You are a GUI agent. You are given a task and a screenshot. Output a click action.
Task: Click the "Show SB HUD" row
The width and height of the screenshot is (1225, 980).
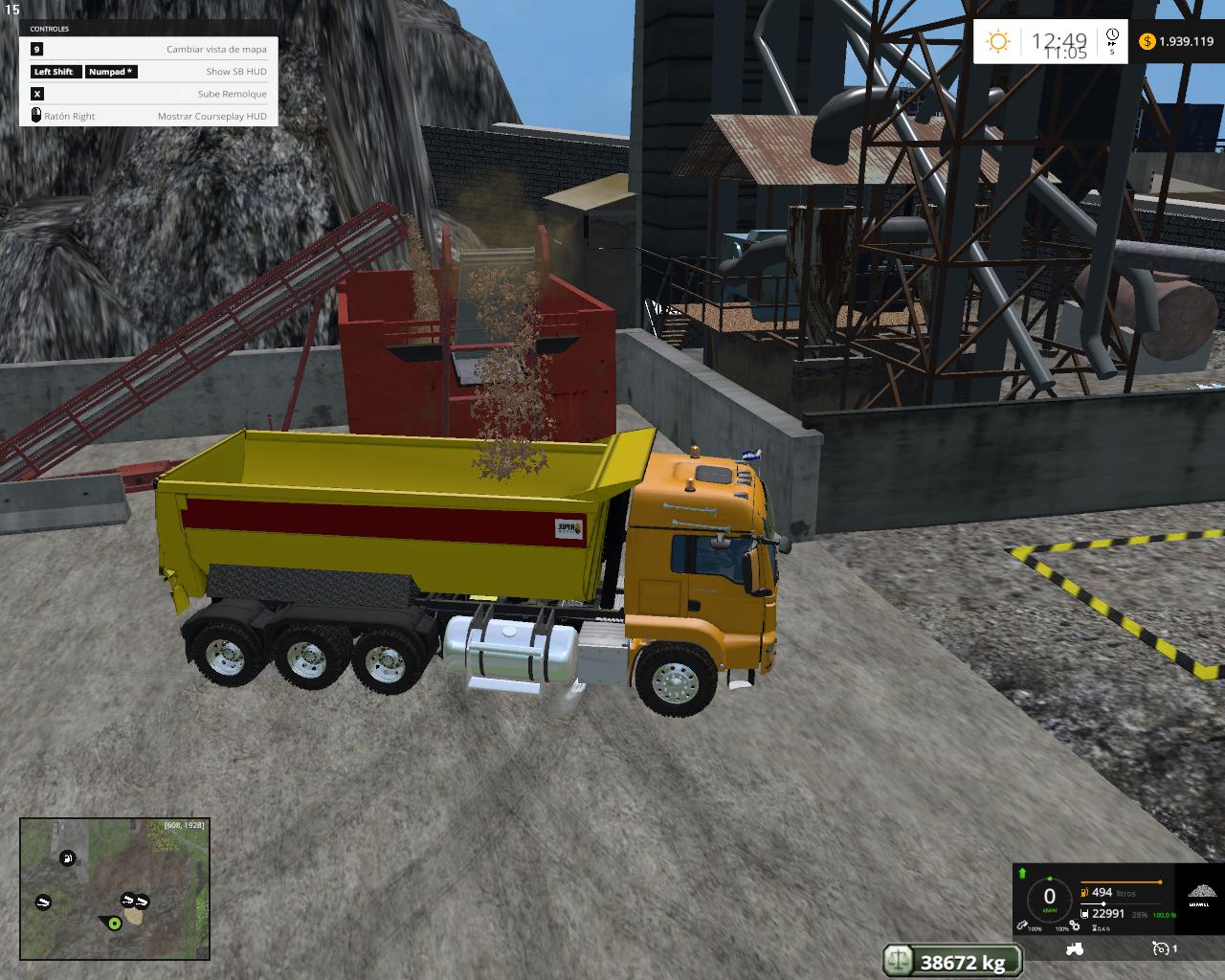tap(149, 72)
